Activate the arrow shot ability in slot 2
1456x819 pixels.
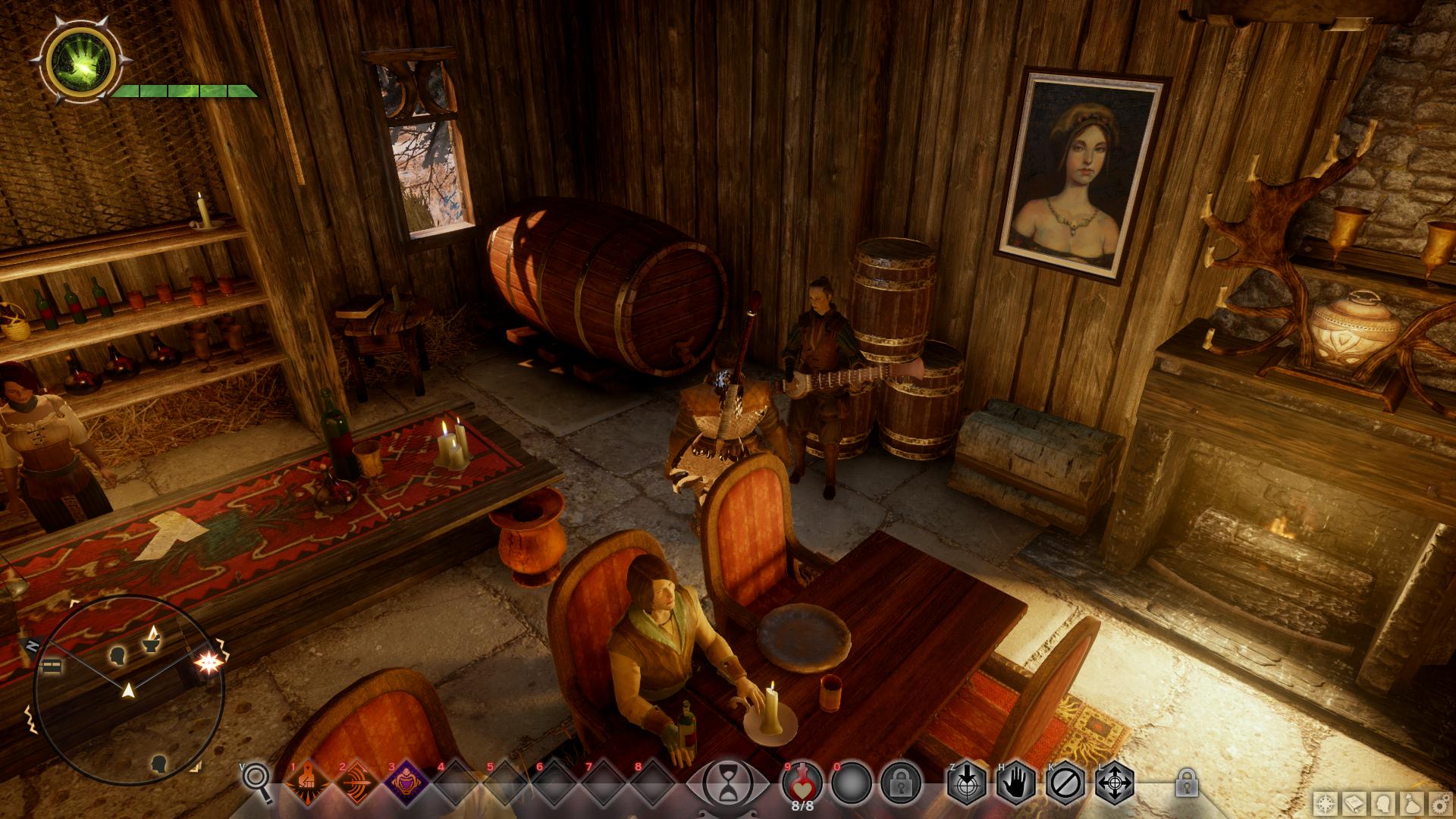(356, 783)
